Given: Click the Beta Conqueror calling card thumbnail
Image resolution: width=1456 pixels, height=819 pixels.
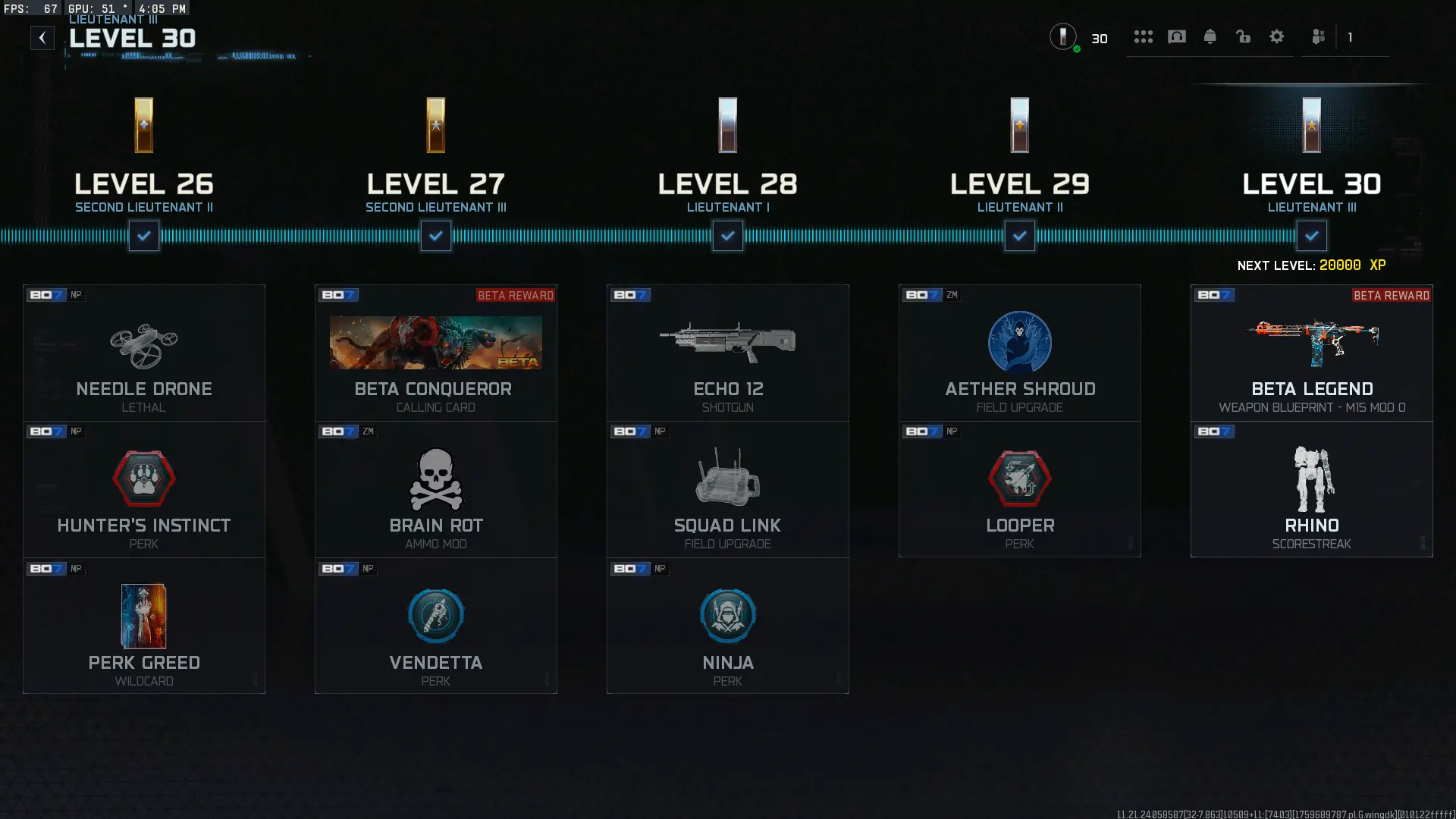Looking at the screenshot, I should tap(435, 343).
